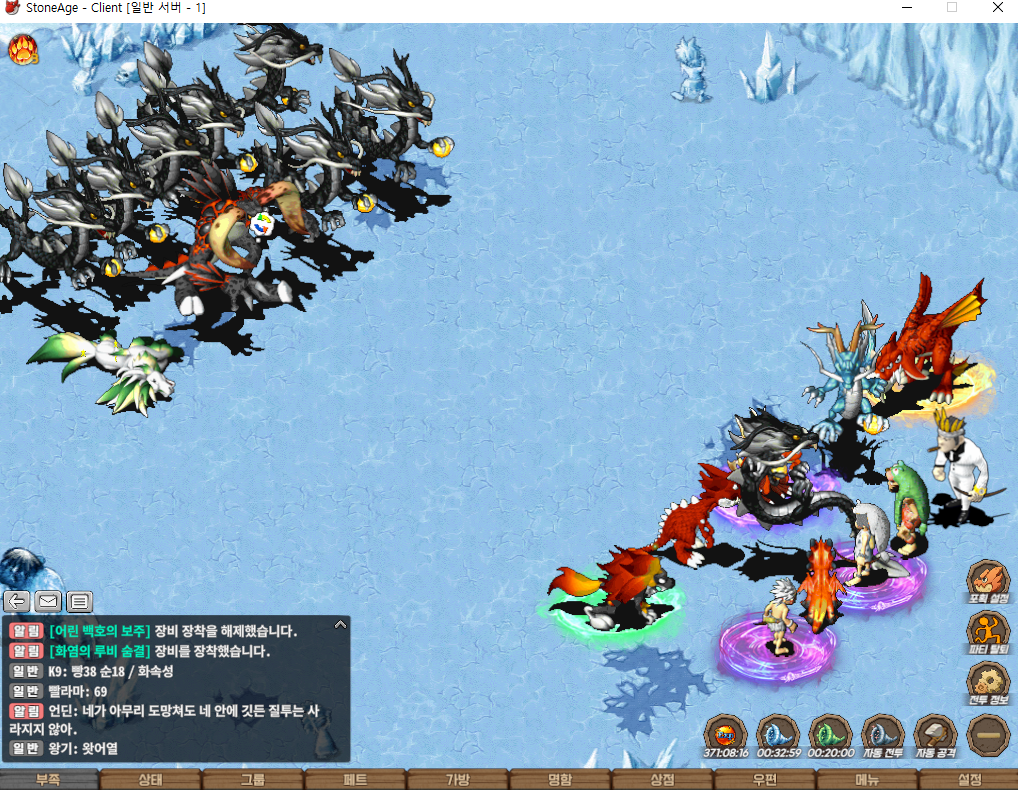Open the 상태 (status) menu

[151, 779]
